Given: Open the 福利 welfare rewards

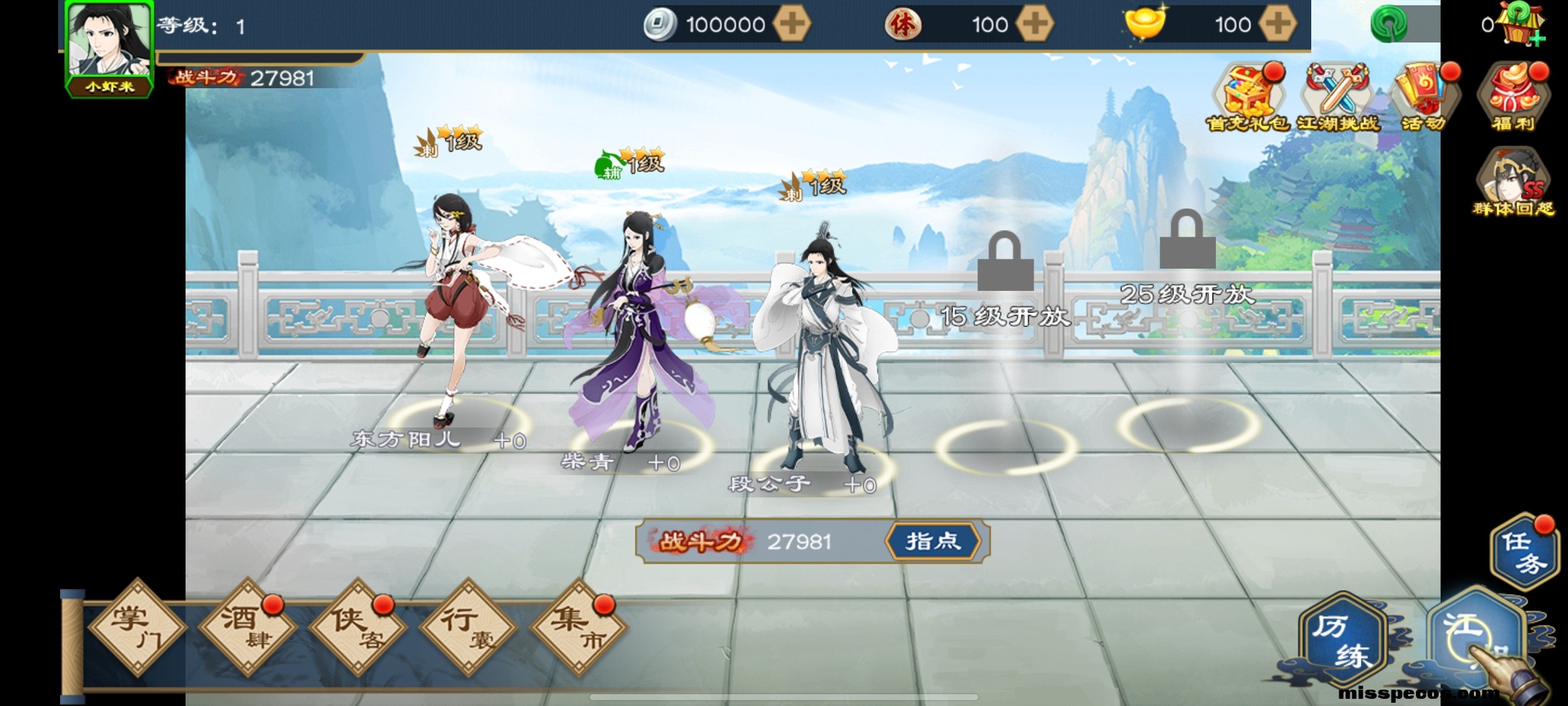Looking at the screenshot, I should tap(1513, 98).
